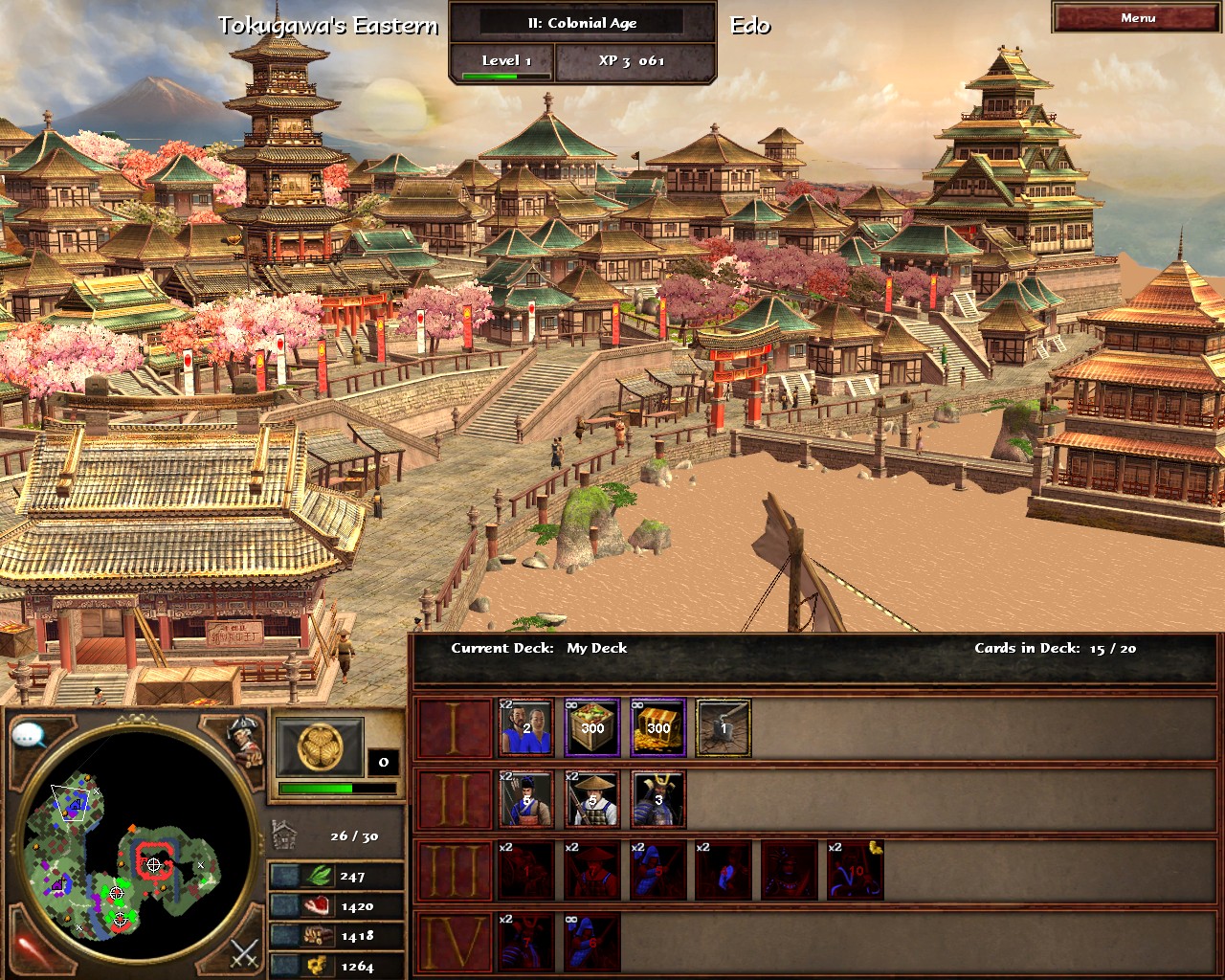Send the 300 food crate card
The image size is (1225, 980).
pyautogui.click(x=591, y=728)
